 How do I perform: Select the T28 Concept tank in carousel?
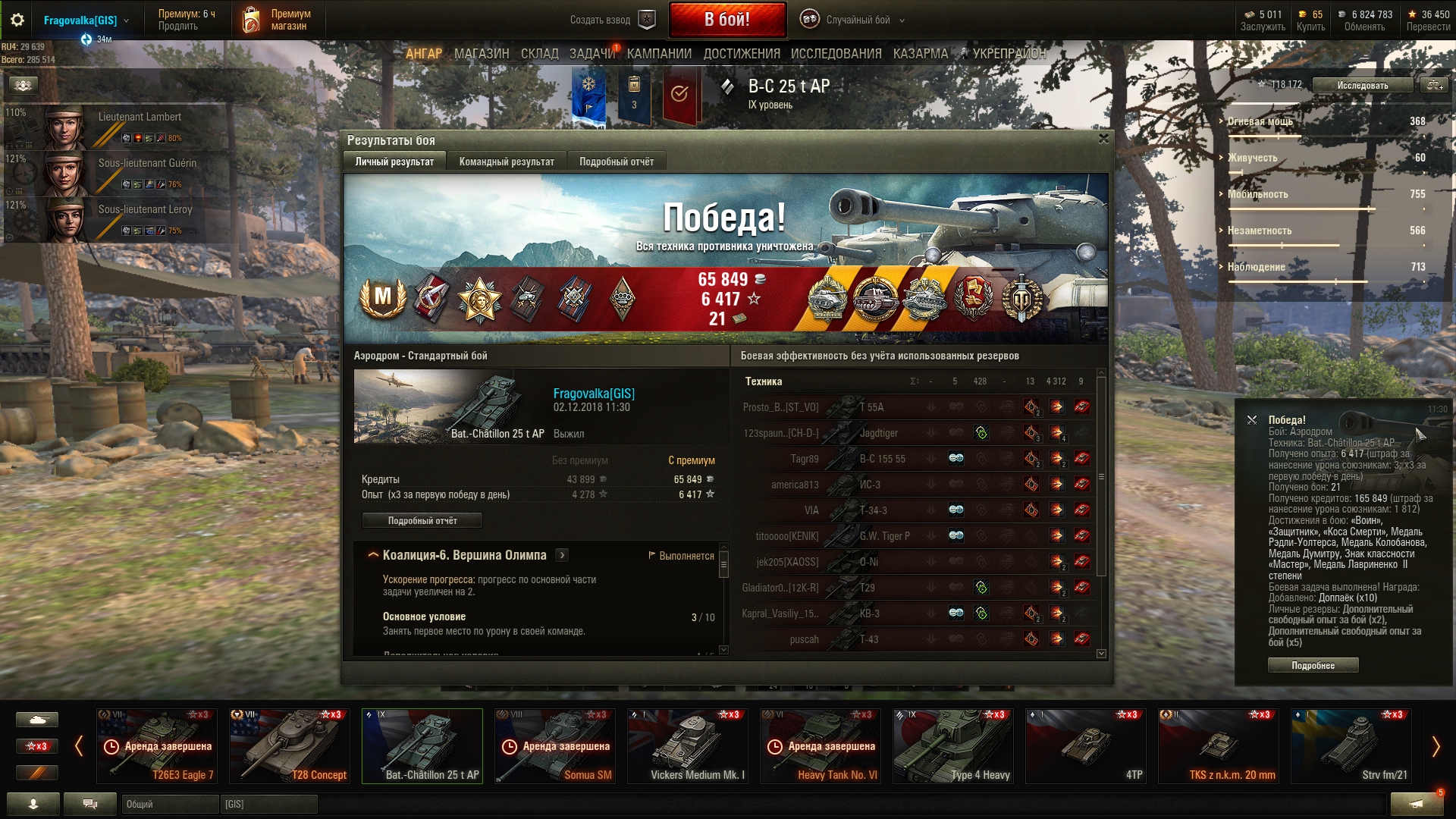[289, 746]
